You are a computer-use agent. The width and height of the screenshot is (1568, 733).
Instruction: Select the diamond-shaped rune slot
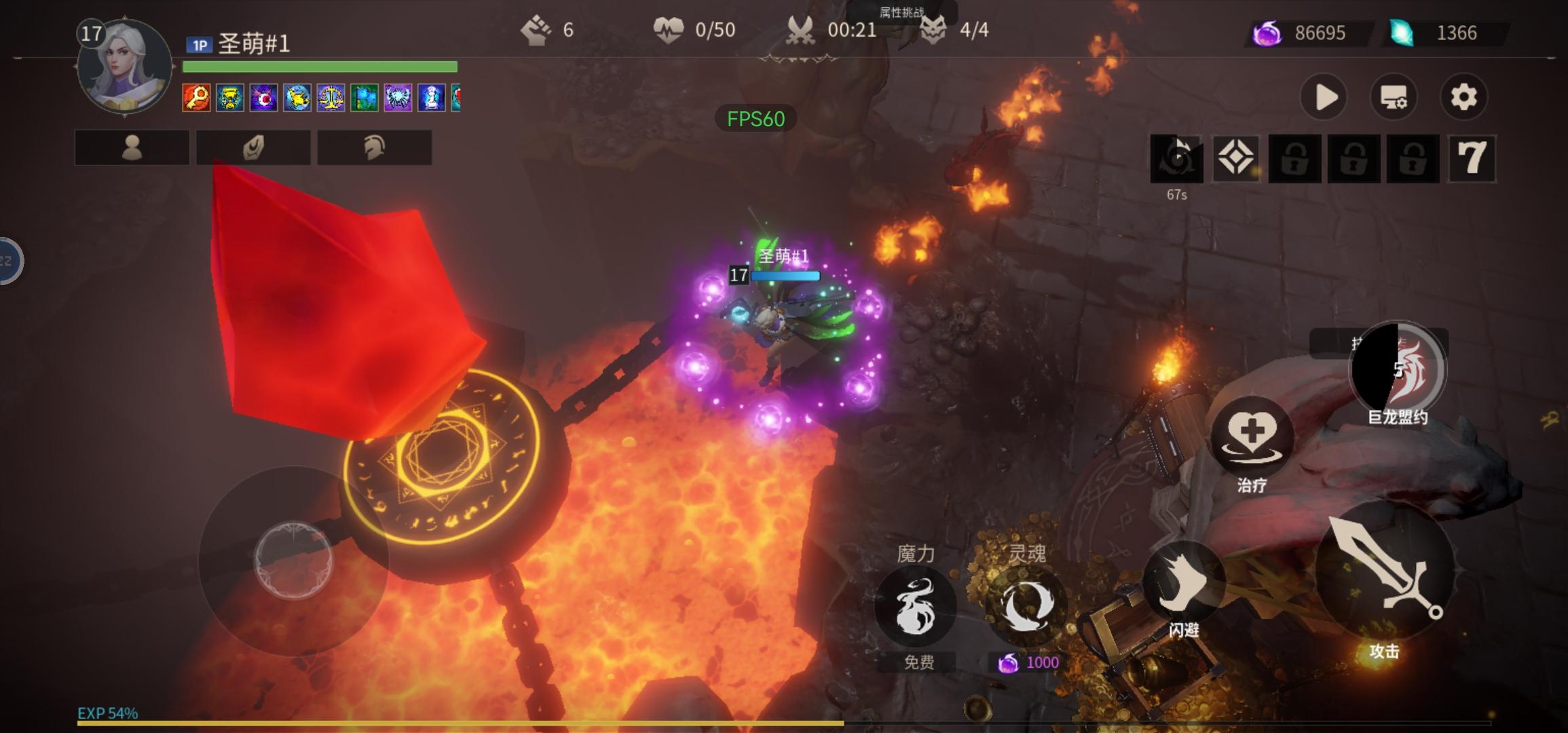pos(1235,159)
